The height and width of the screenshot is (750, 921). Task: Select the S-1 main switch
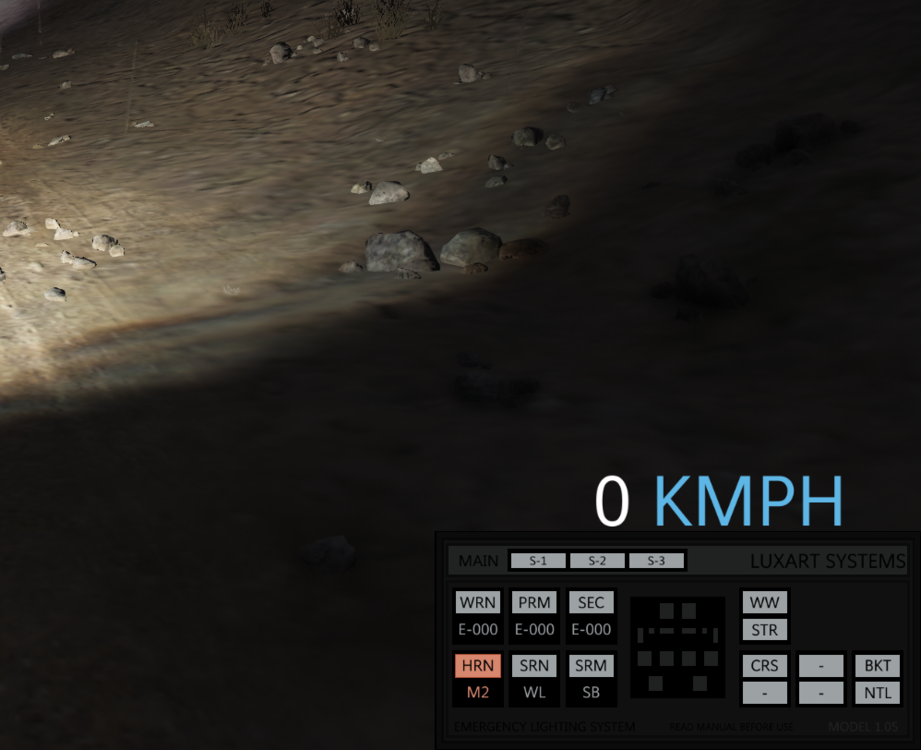(x=538, y=561)
